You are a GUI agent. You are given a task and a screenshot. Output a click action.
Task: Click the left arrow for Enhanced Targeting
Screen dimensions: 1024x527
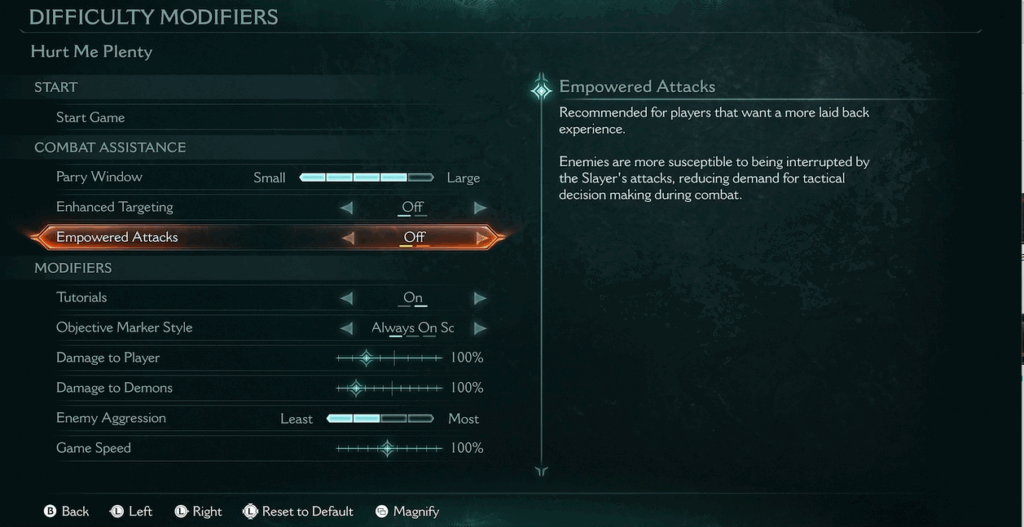pyautogui.click(x=347, y=208)
